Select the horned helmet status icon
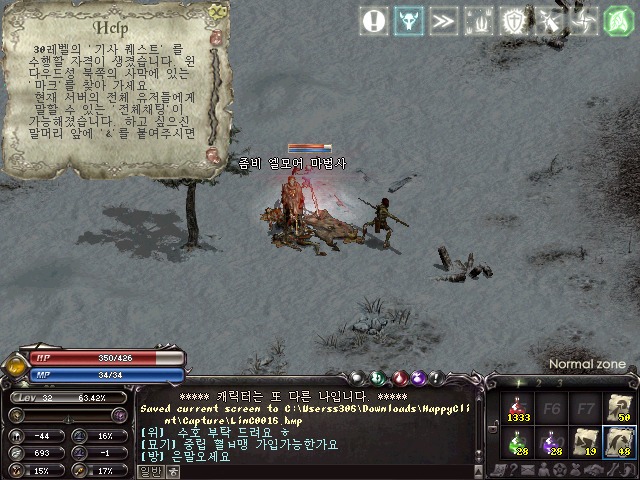 point(410,21)
